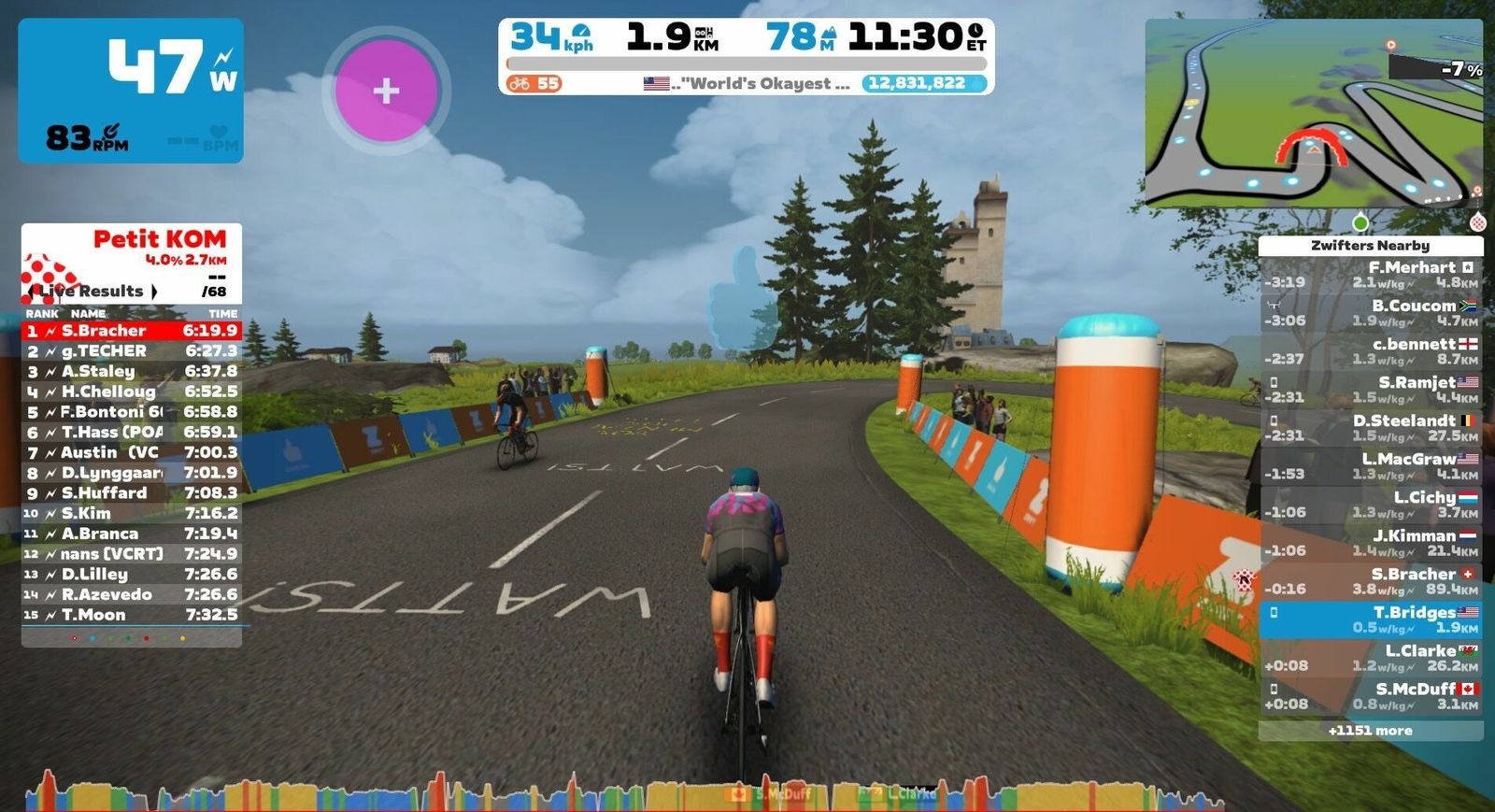
Task: Select rider S.Ramjet in Zwifters Nearby
Action: click(x=1370, y=390)
